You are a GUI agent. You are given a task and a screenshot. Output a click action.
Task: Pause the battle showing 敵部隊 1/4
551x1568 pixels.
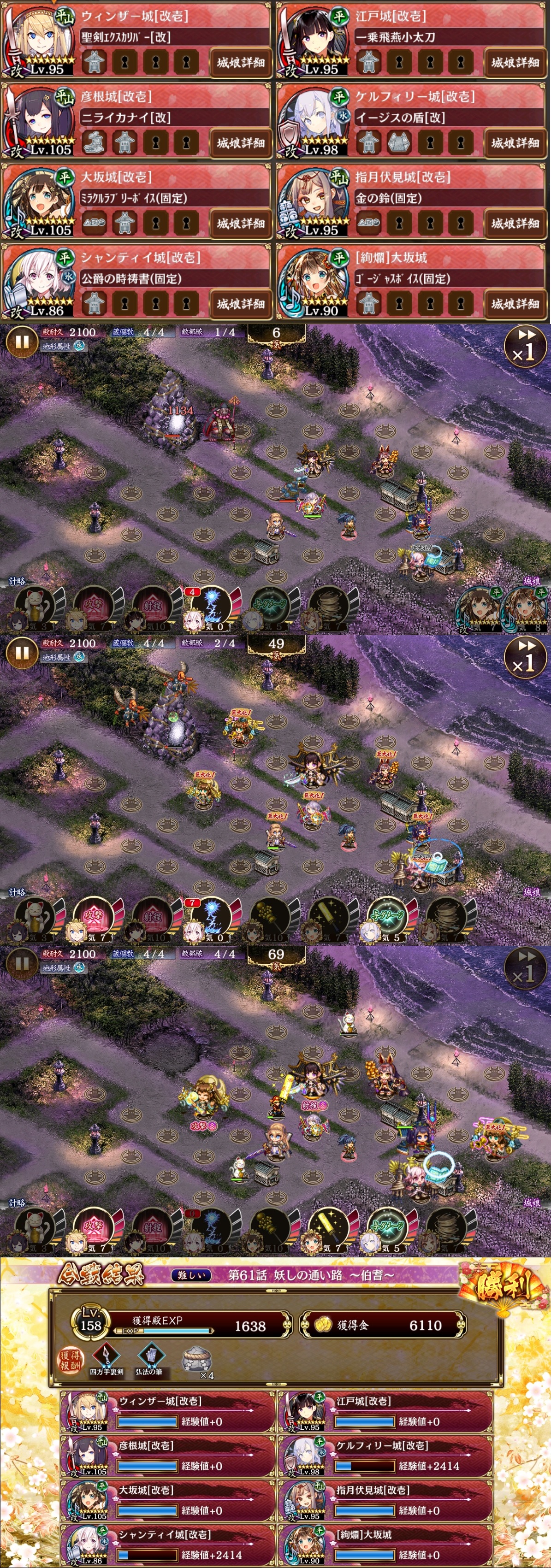[21, 342]
